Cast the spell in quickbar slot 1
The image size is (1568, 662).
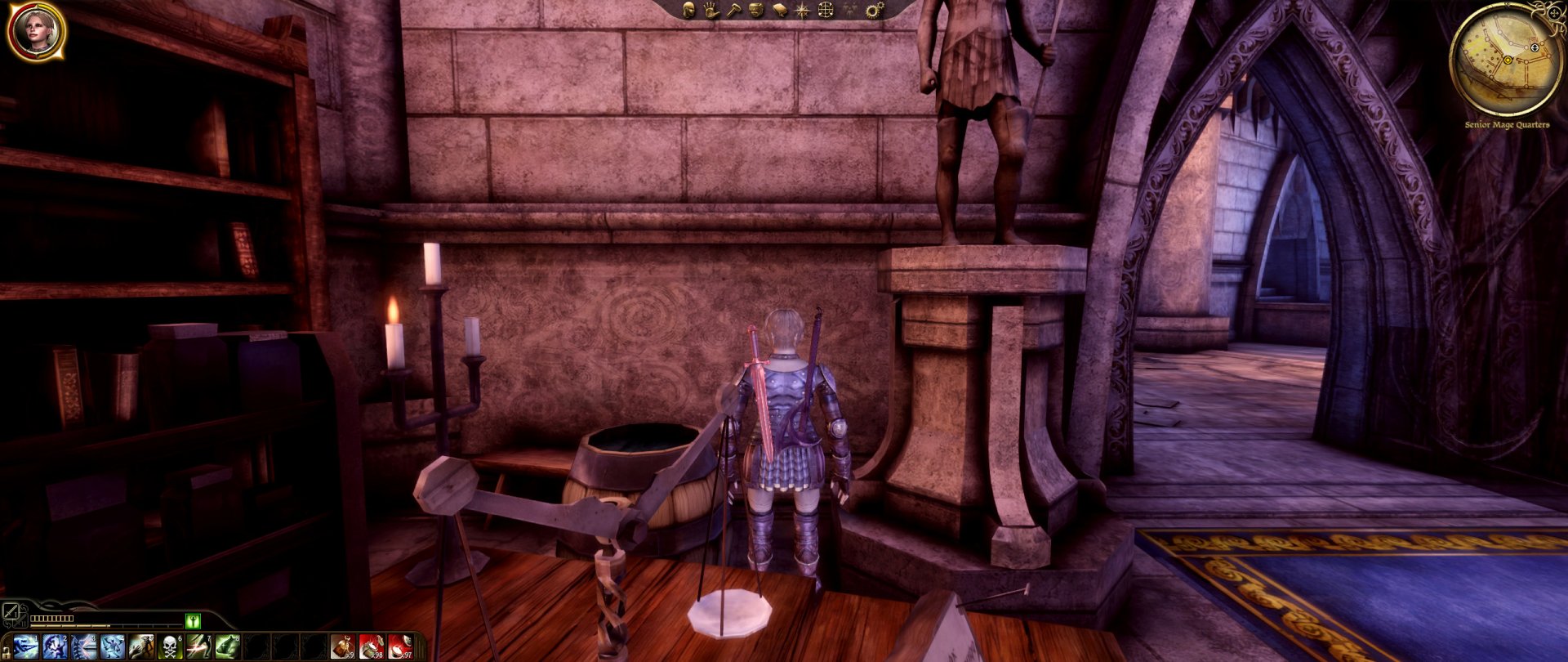pyautogui.click(x=24, y=647)
